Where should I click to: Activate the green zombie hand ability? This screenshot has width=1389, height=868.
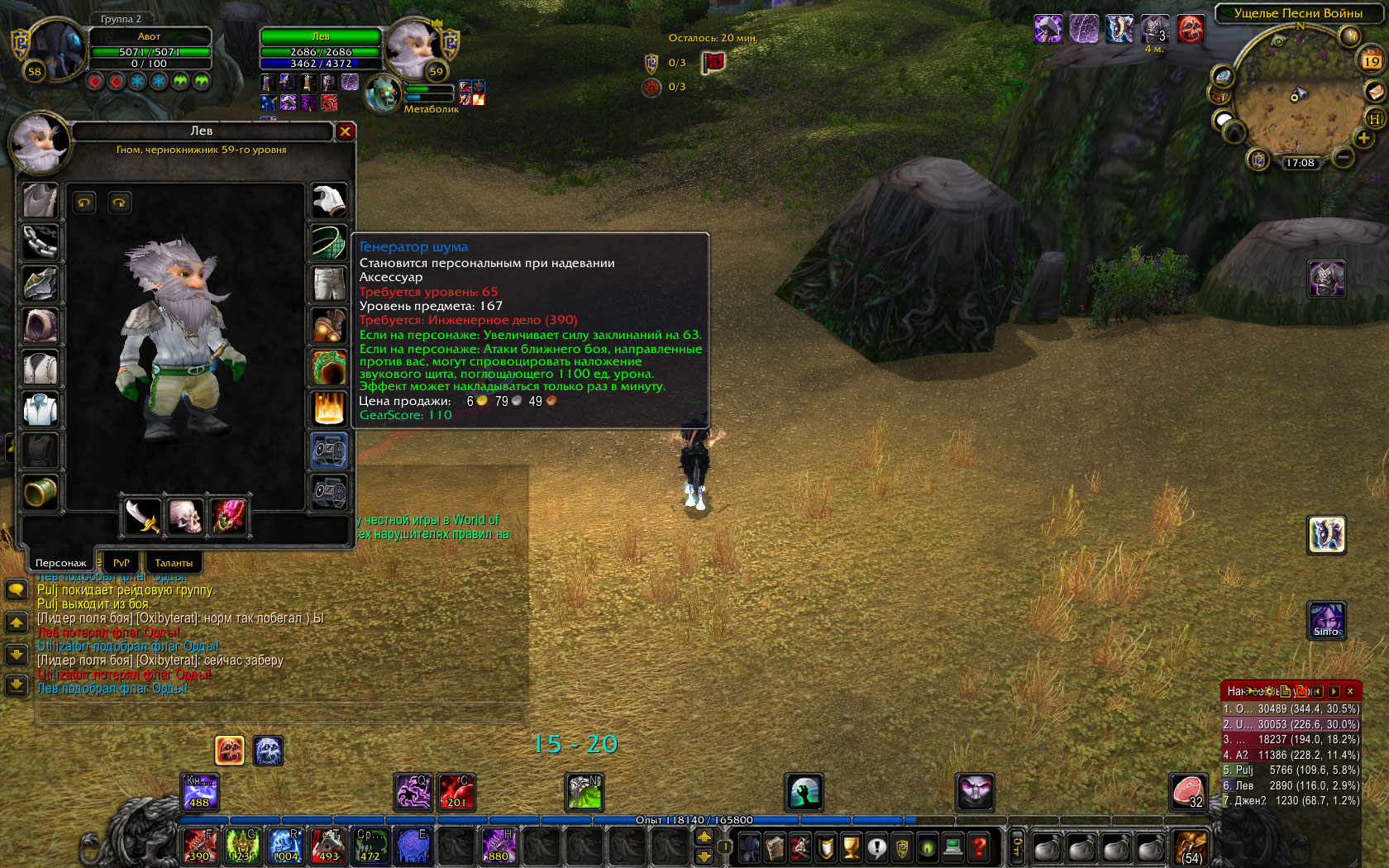pos(804,792)
